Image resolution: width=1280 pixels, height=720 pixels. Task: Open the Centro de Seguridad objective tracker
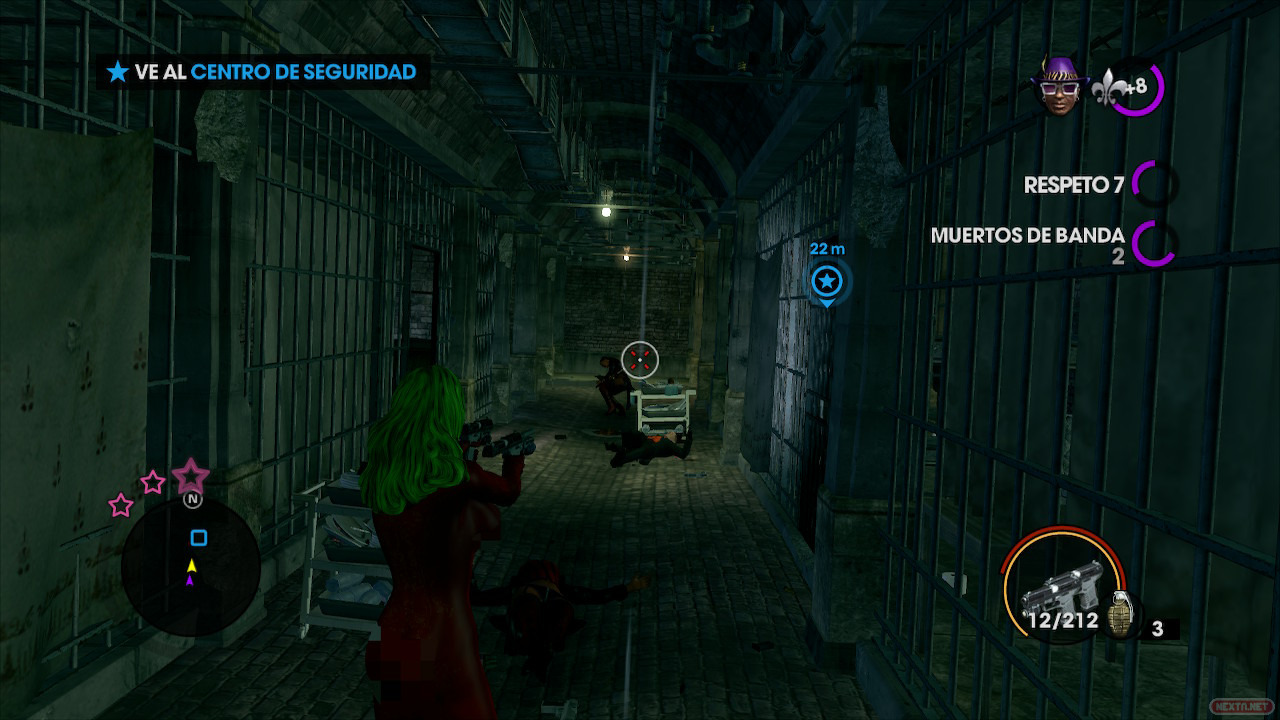[x=263, y=72]
